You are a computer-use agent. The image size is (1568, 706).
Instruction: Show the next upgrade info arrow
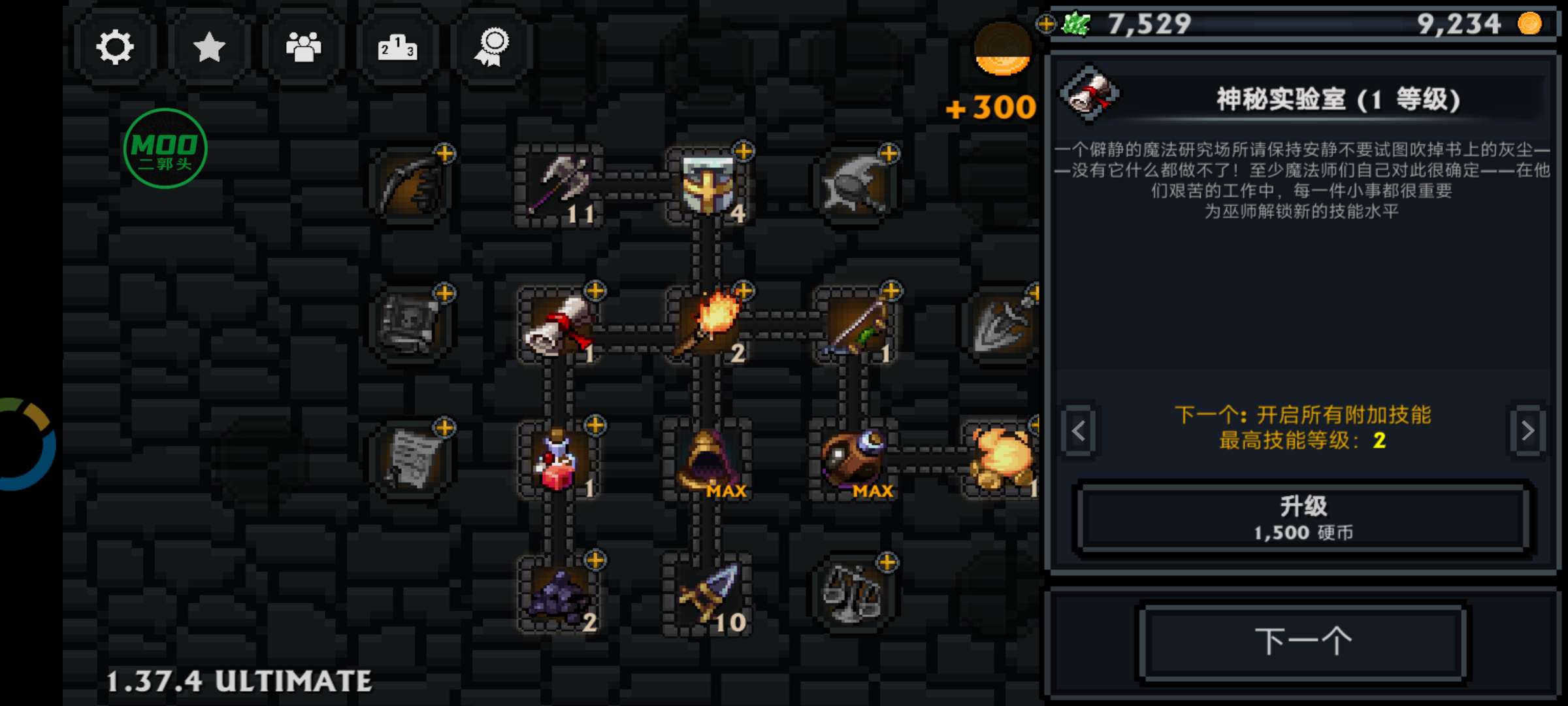pos(1527,431)
